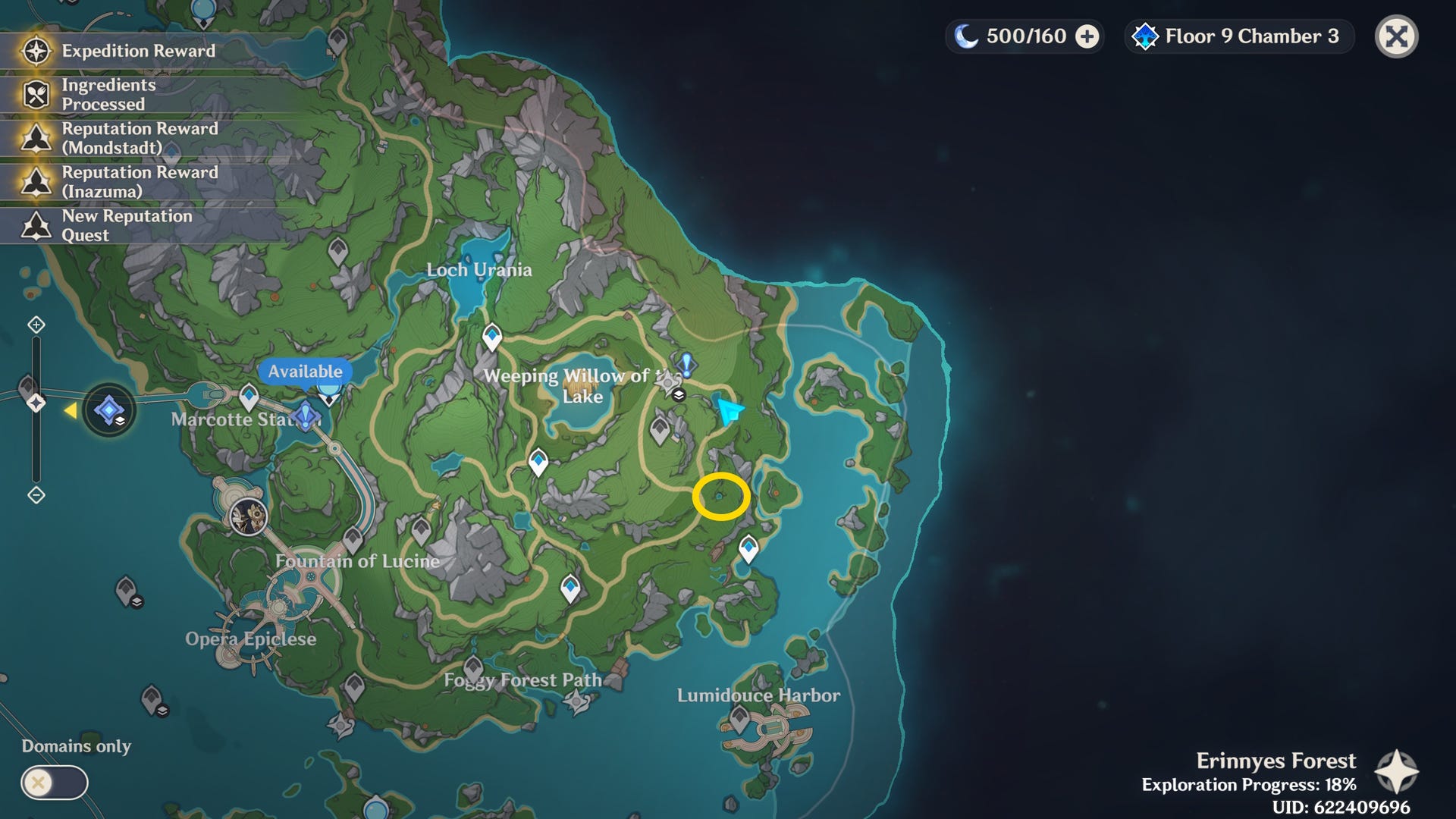Click the player position arrow on the map
The height and width of the screenshot is (819, 1456).
tap(730, 412)
